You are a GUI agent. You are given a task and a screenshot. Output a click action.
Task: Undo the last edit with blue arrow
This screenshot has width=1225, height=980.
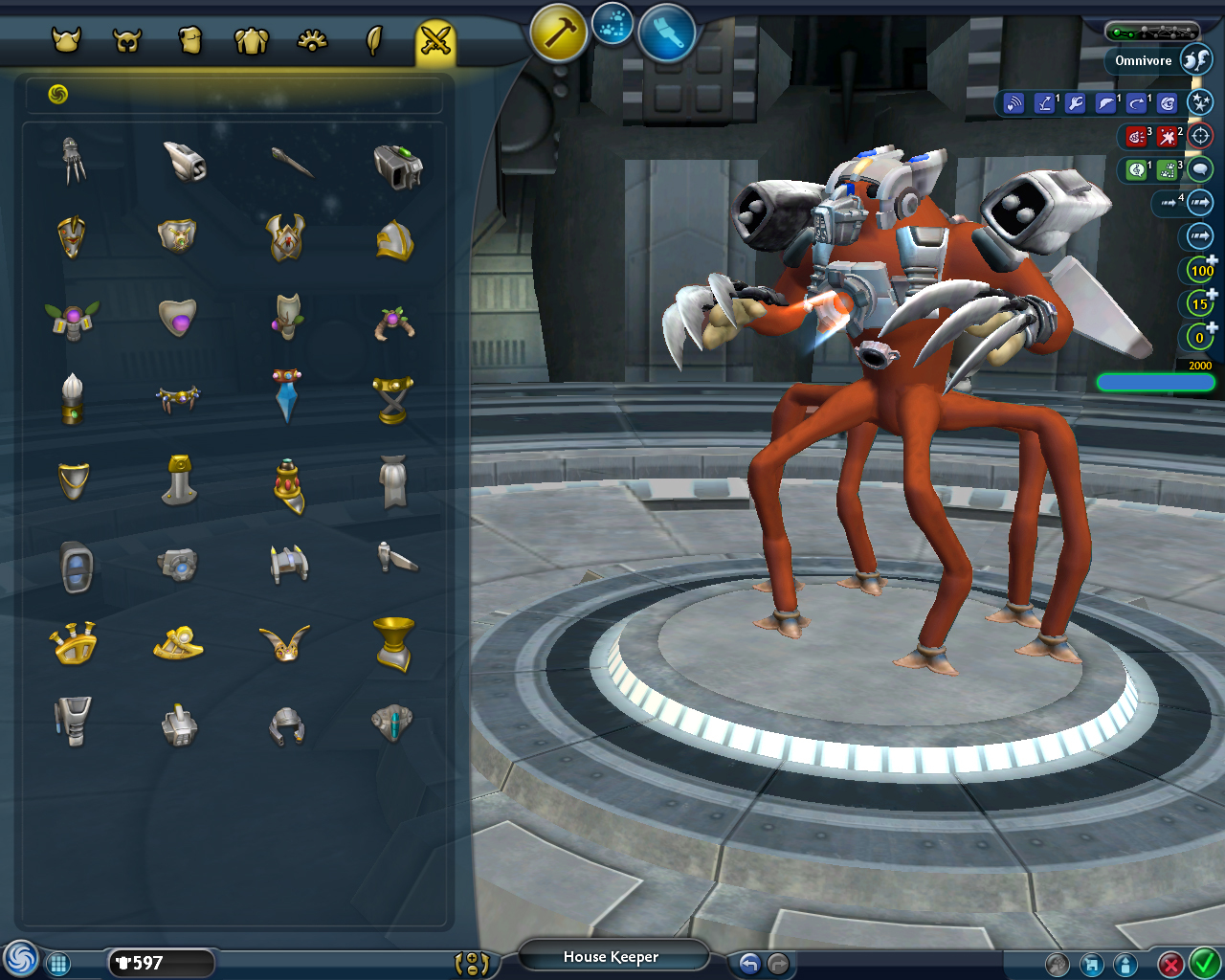pos(749,964)
